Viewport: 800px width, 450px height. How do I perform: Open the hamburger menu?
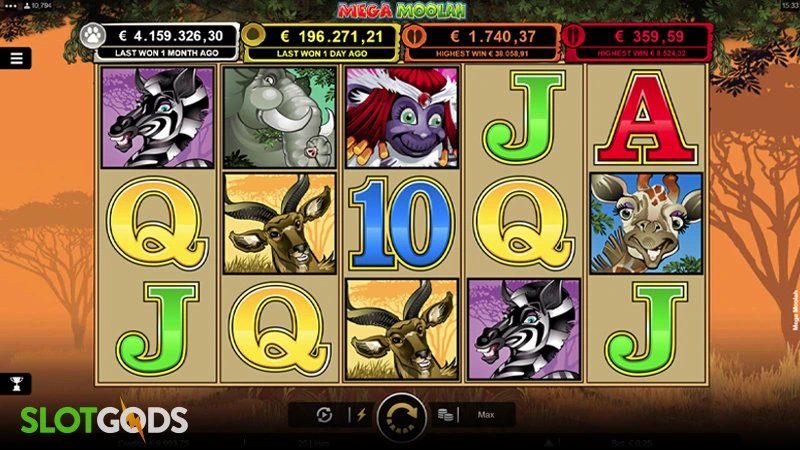click(x=16, y=58)
